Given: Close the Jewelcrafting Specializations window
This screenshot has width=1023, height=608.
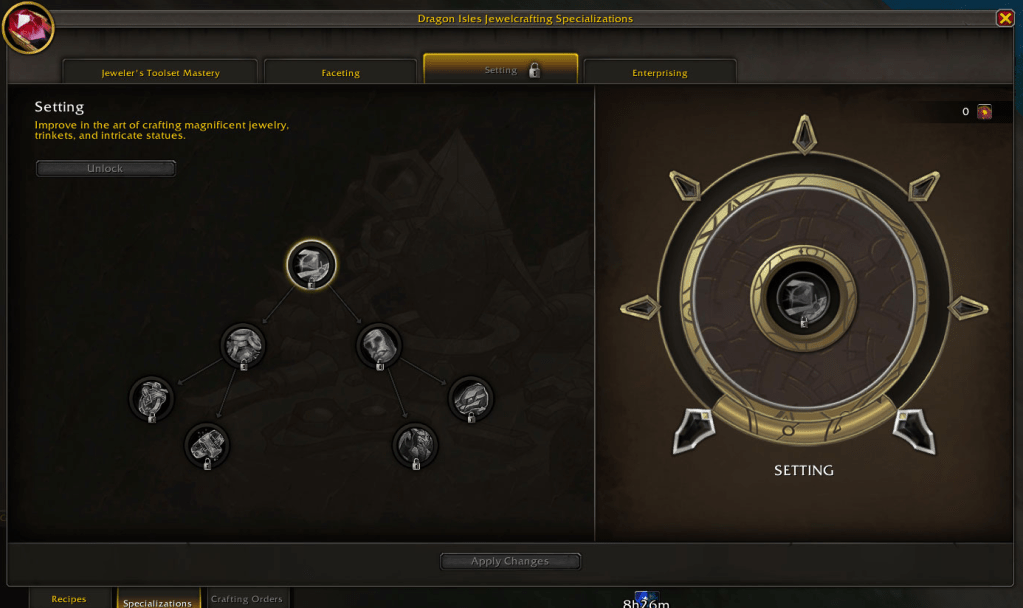Looking at the screenshot, I should [x=1005, y=18].
